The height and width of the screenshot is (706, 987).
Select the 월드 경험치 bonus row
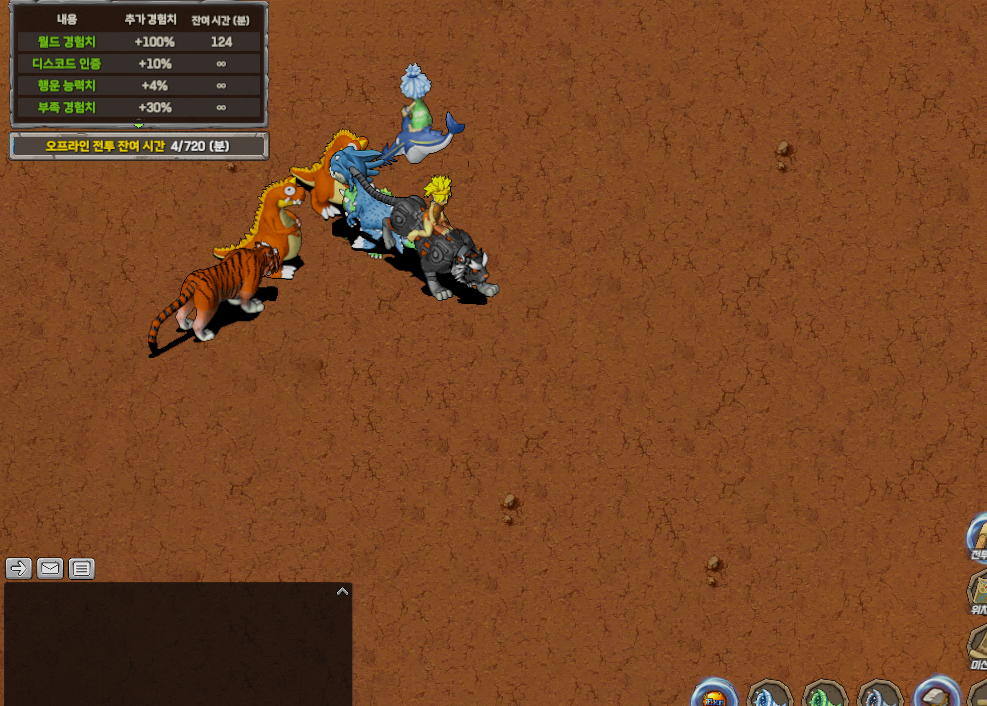click(139, 42)
